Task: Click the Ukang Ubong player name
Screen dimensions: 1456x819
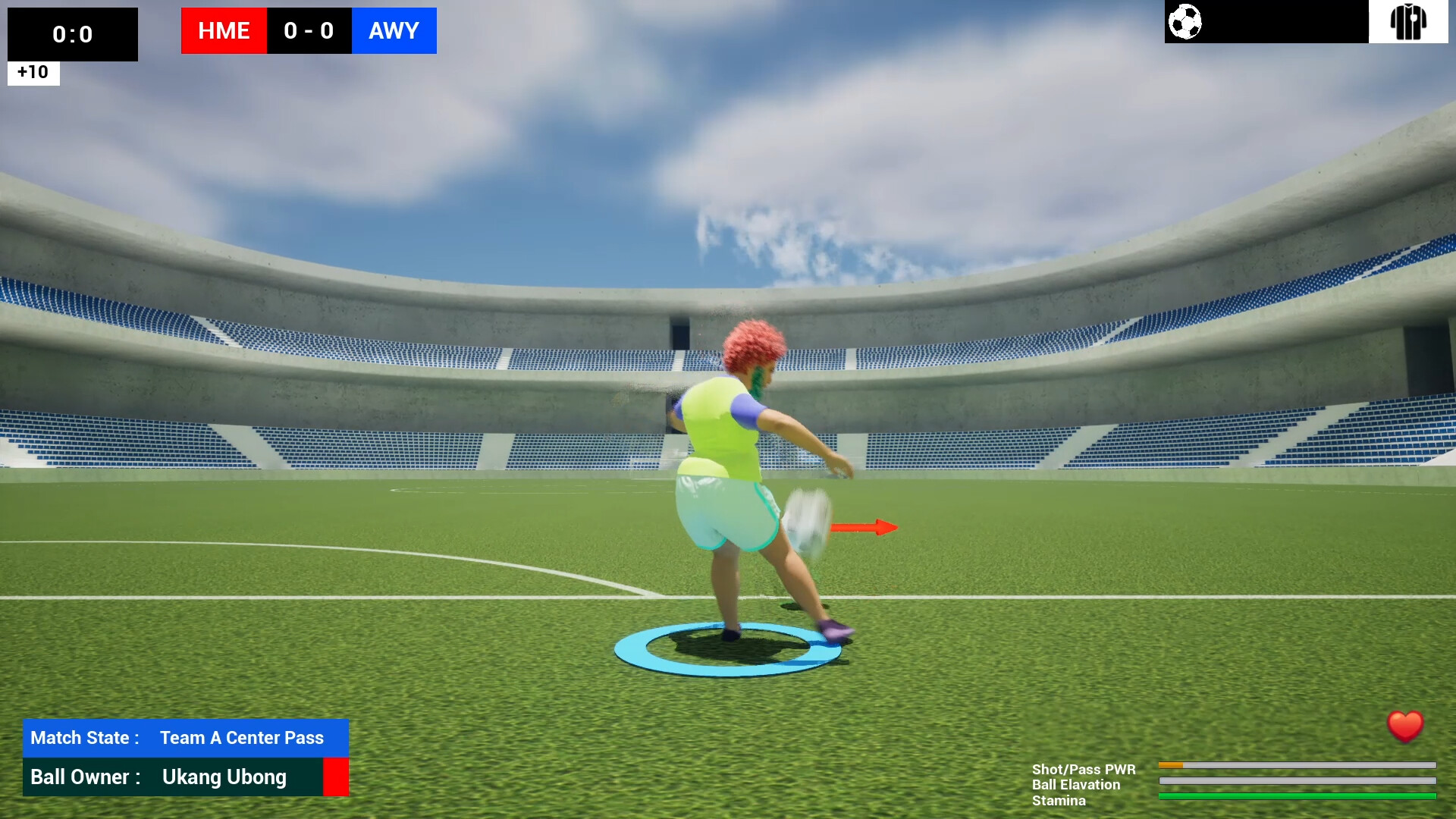Action: click(224, 777)
